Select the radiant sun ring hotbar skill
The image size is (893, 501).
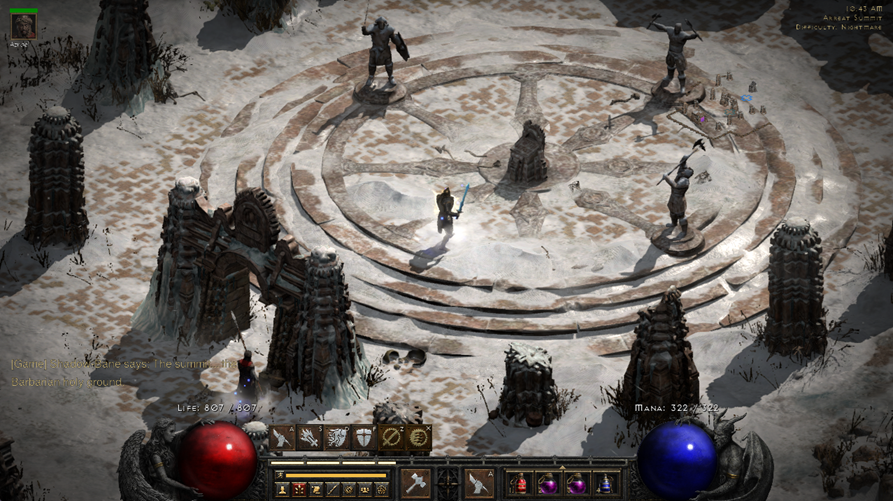pyautogui.click(x=419, y=438)
